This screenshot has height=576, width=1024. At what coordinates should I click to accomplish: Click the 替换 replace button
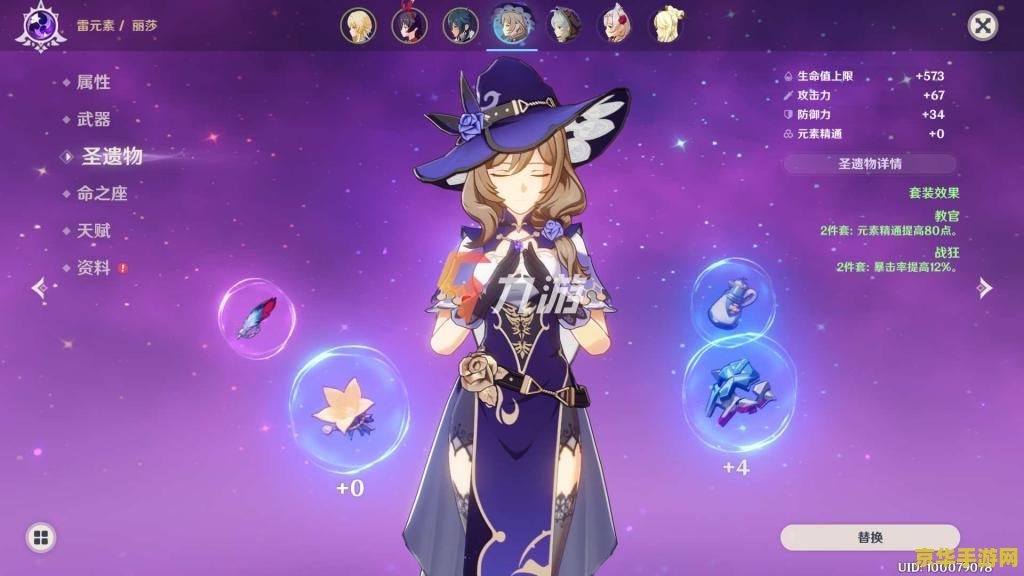tap(869, 537)
